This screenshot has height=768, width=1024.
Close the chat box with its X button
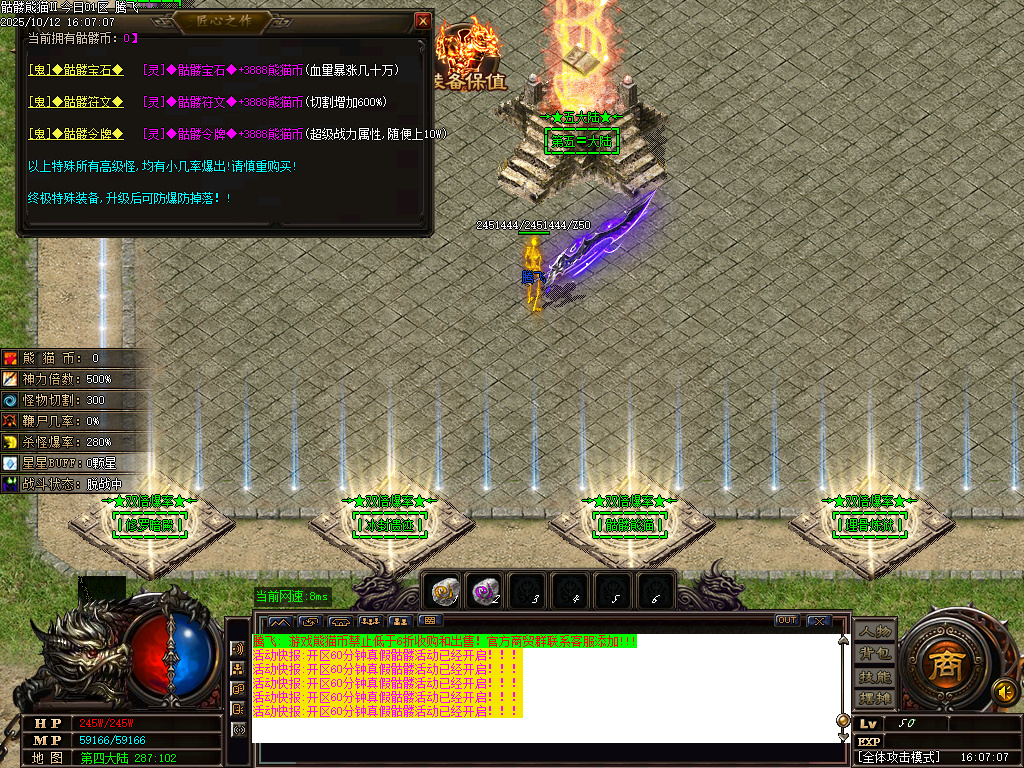point(817,621)
